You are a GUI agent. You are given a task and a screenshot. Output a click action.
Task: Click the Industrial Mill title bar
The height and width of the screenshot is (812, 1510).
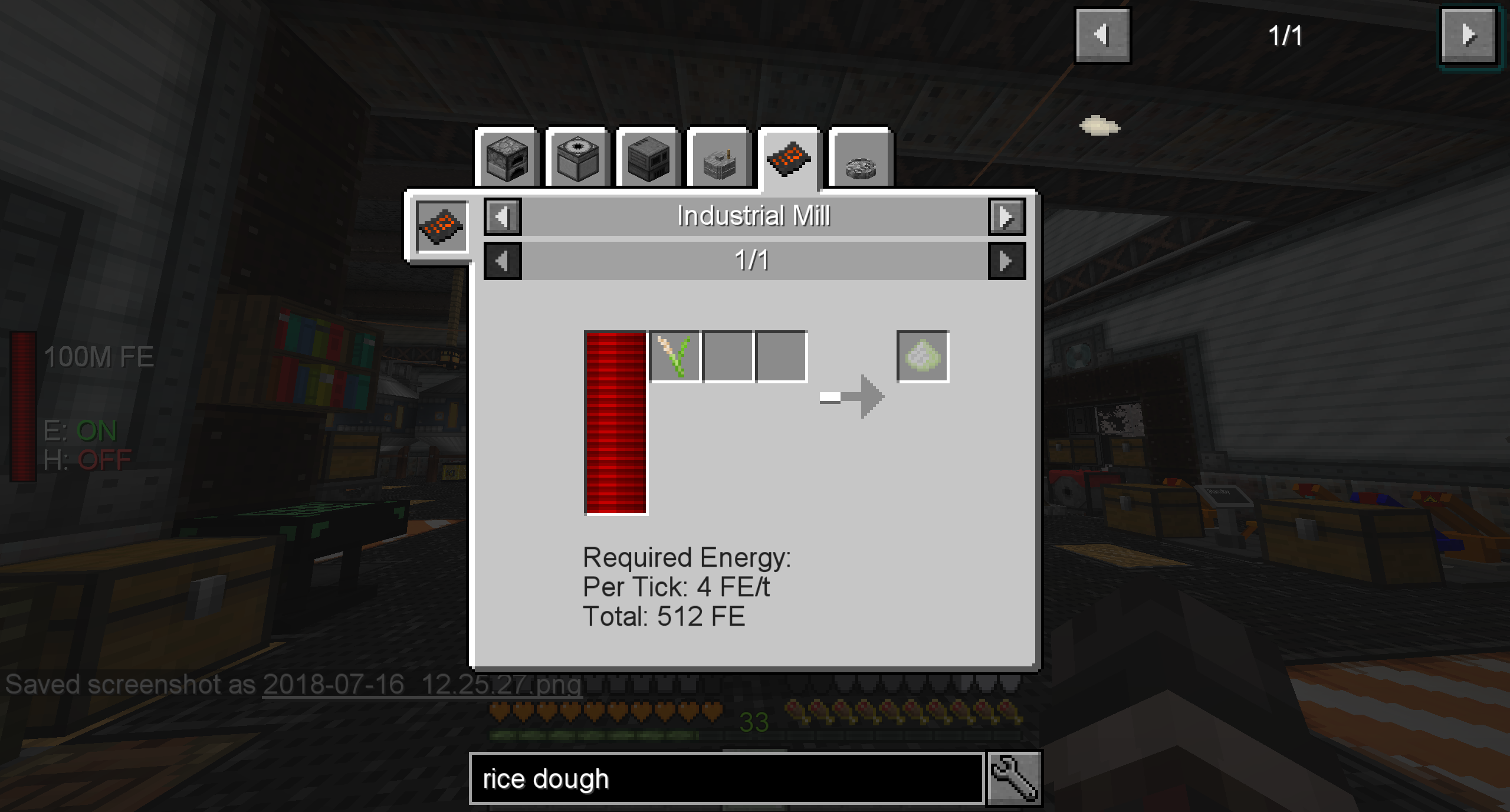click(x=754, y=216)
